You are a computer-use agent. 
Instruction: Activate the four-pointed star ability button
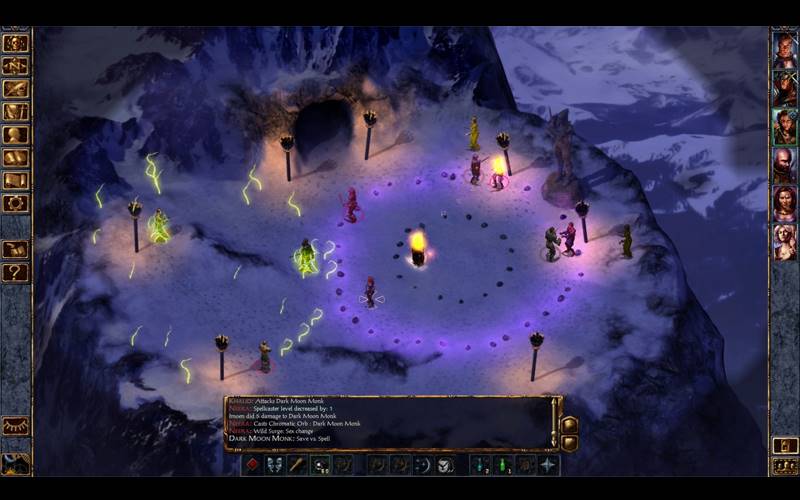[548, 465]
